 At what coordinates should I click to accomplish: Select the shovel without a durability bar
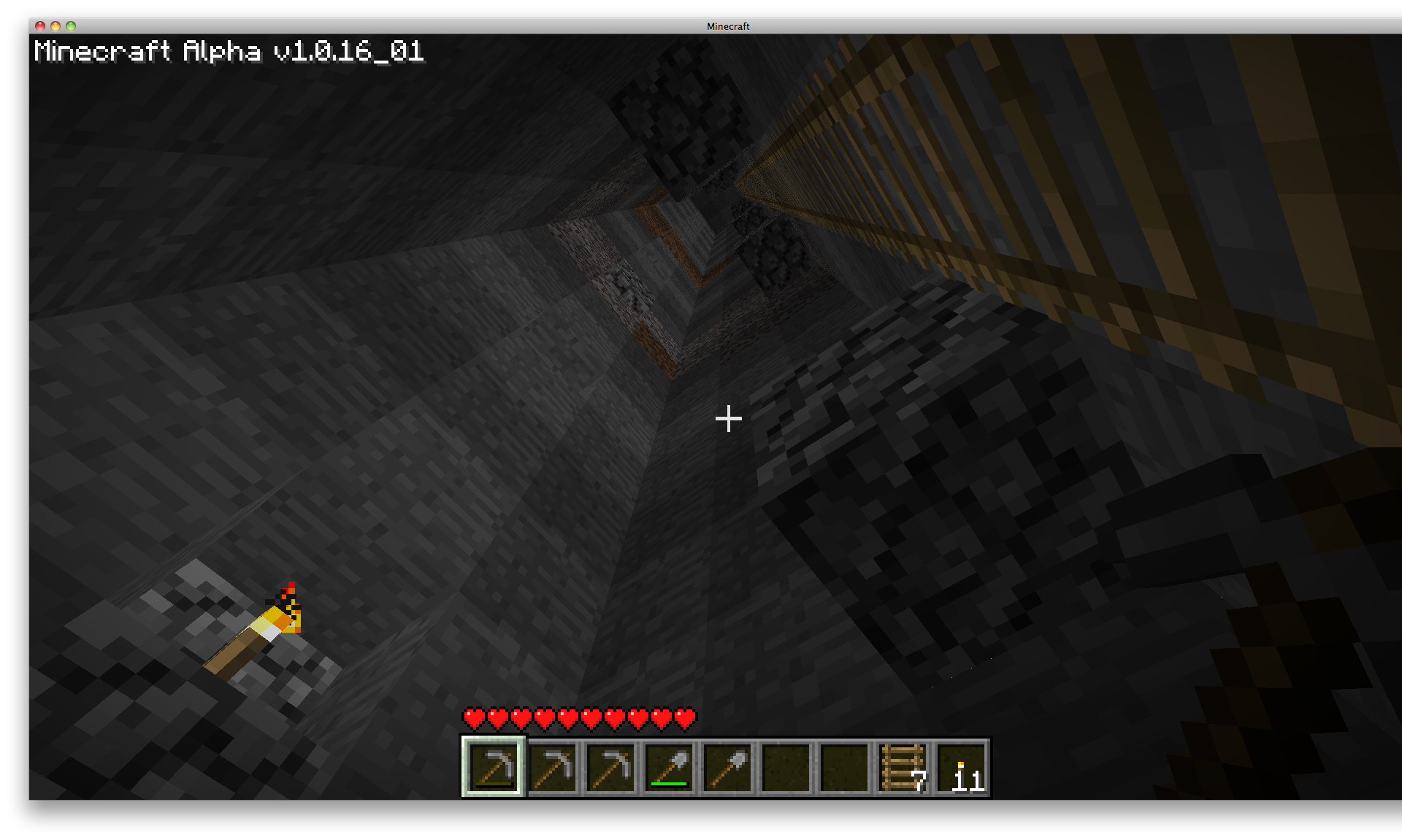click(727, 767)
